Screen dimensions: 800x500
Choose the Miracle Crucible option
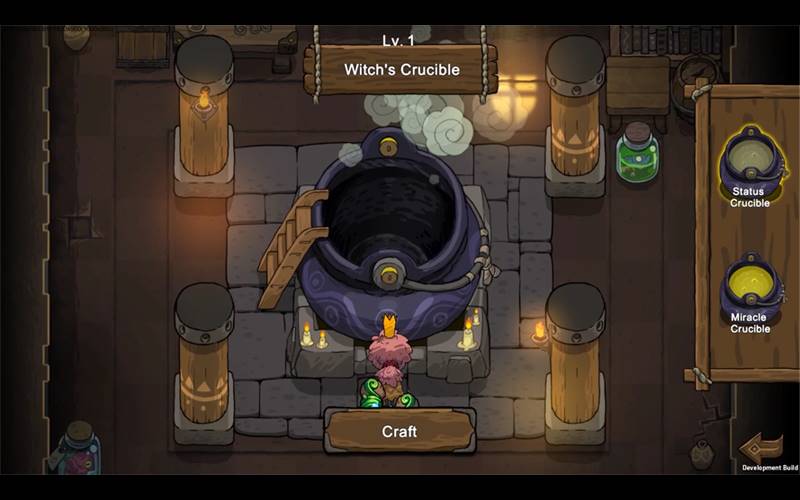[749, 290]
